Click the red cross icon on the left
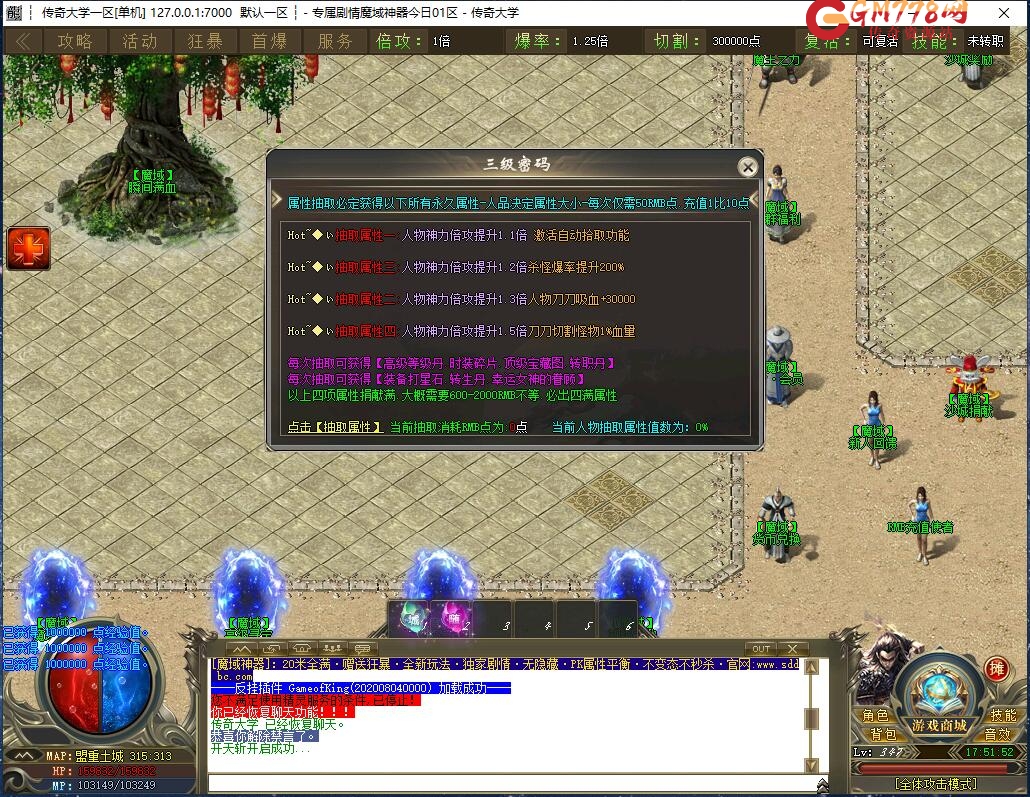The image size is (1030, 797). 28,248
